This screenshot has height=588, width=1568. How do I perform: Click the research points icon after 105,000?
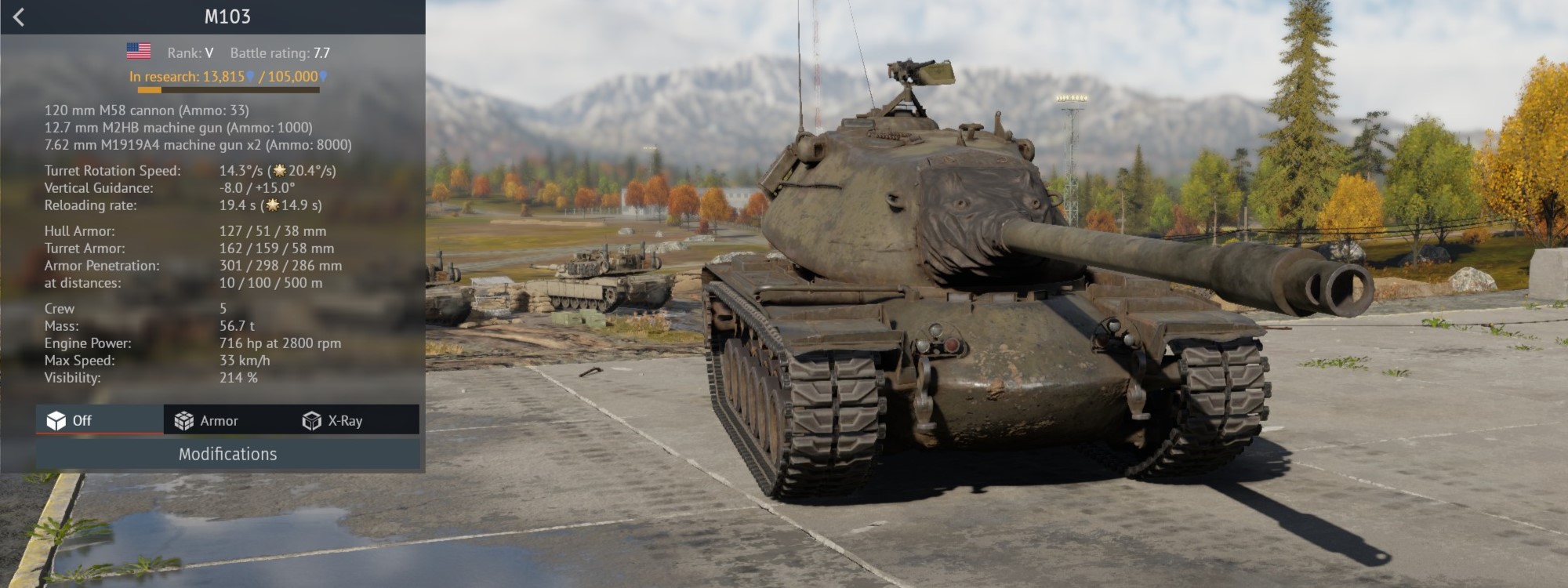(x=324, y=78)
